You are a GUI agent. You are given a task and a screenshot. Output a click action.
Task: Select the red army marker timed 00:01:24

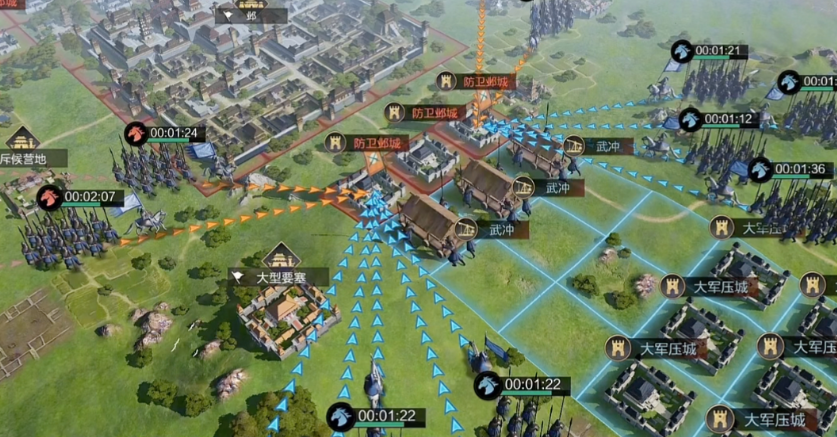(136, 133)
